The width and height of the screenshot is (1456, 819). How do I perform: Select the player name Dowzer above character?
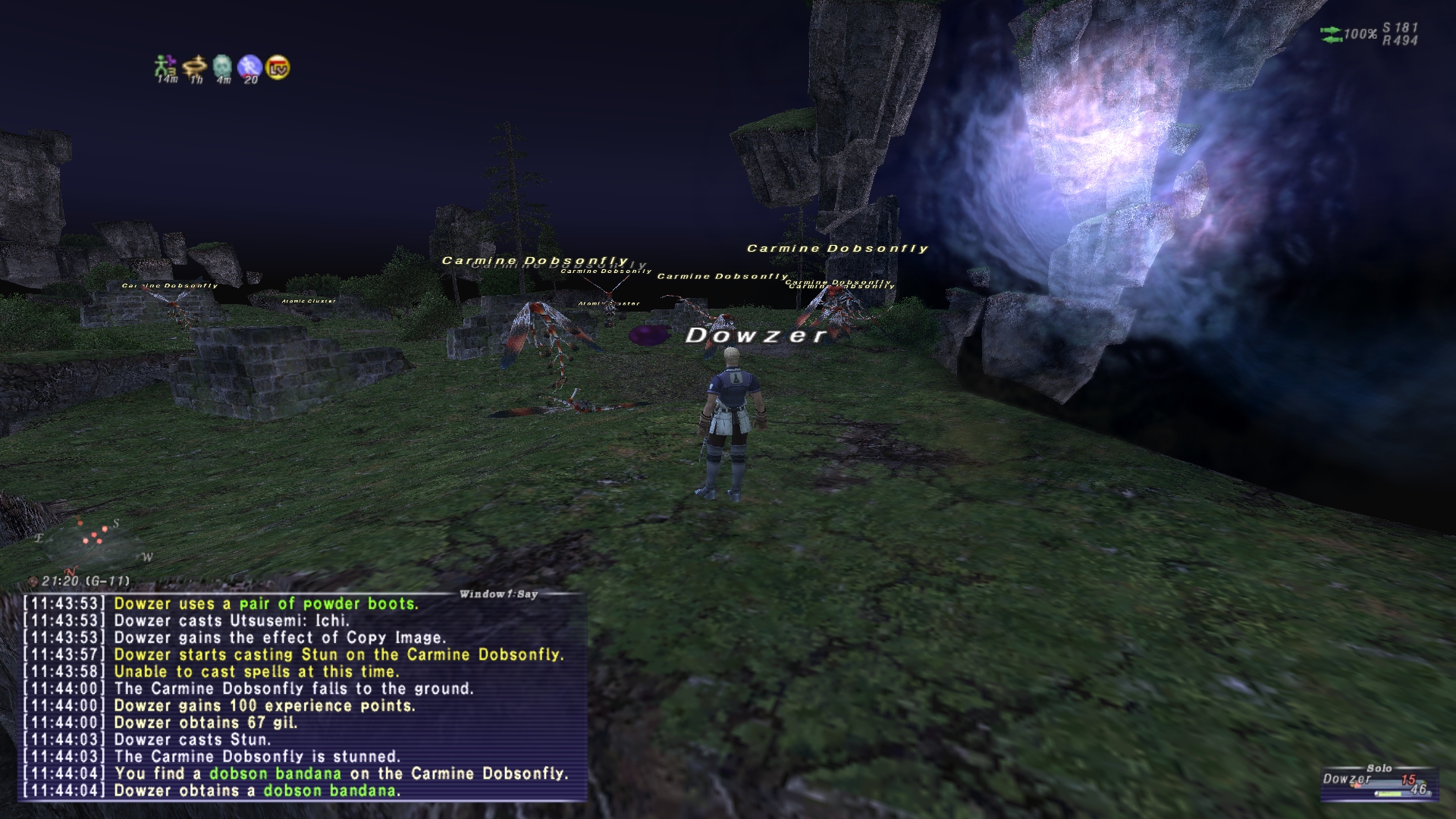(x=755, y=337)
